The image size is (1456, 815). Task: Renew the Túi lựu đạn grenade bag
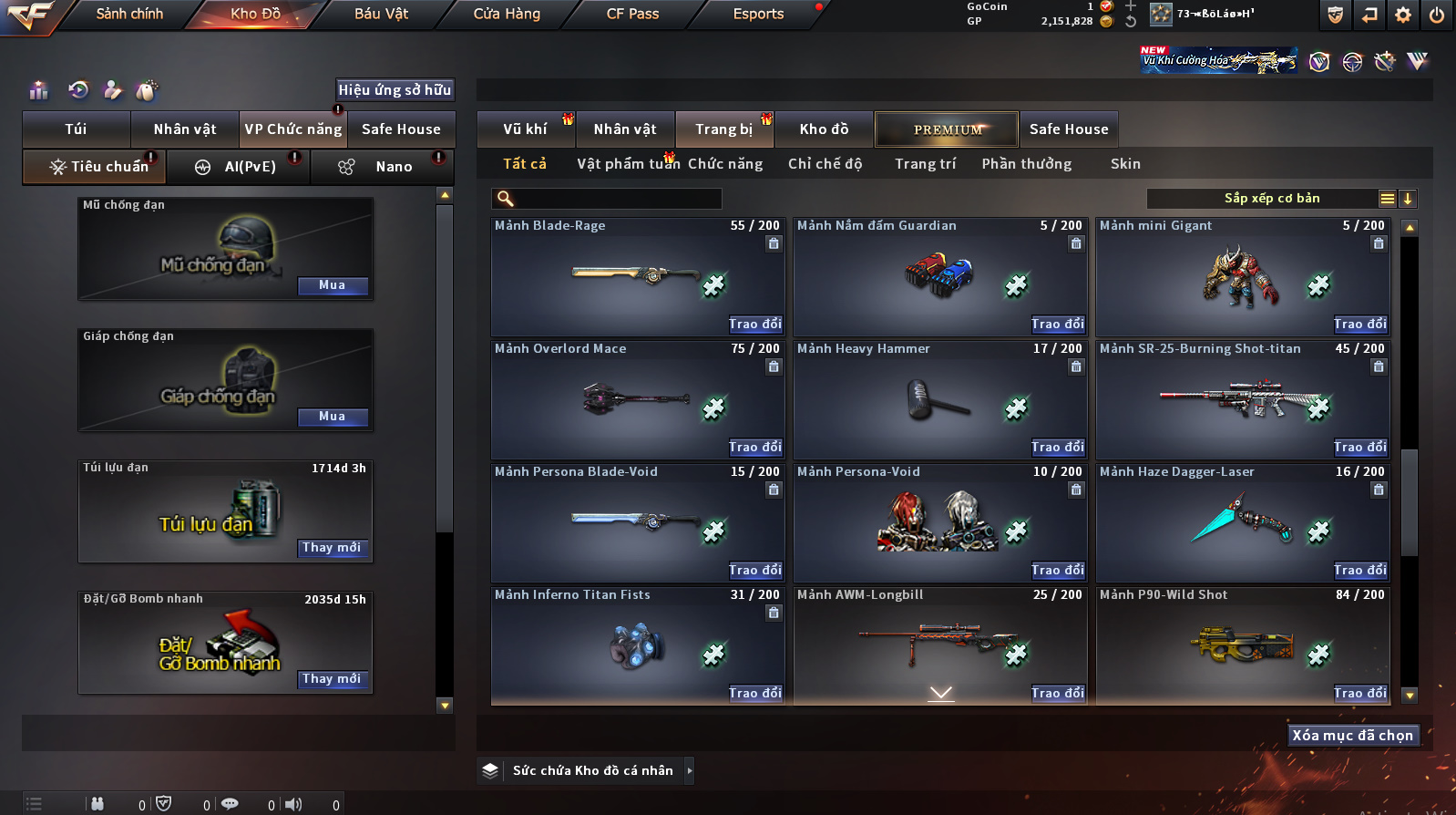point(332,548)
